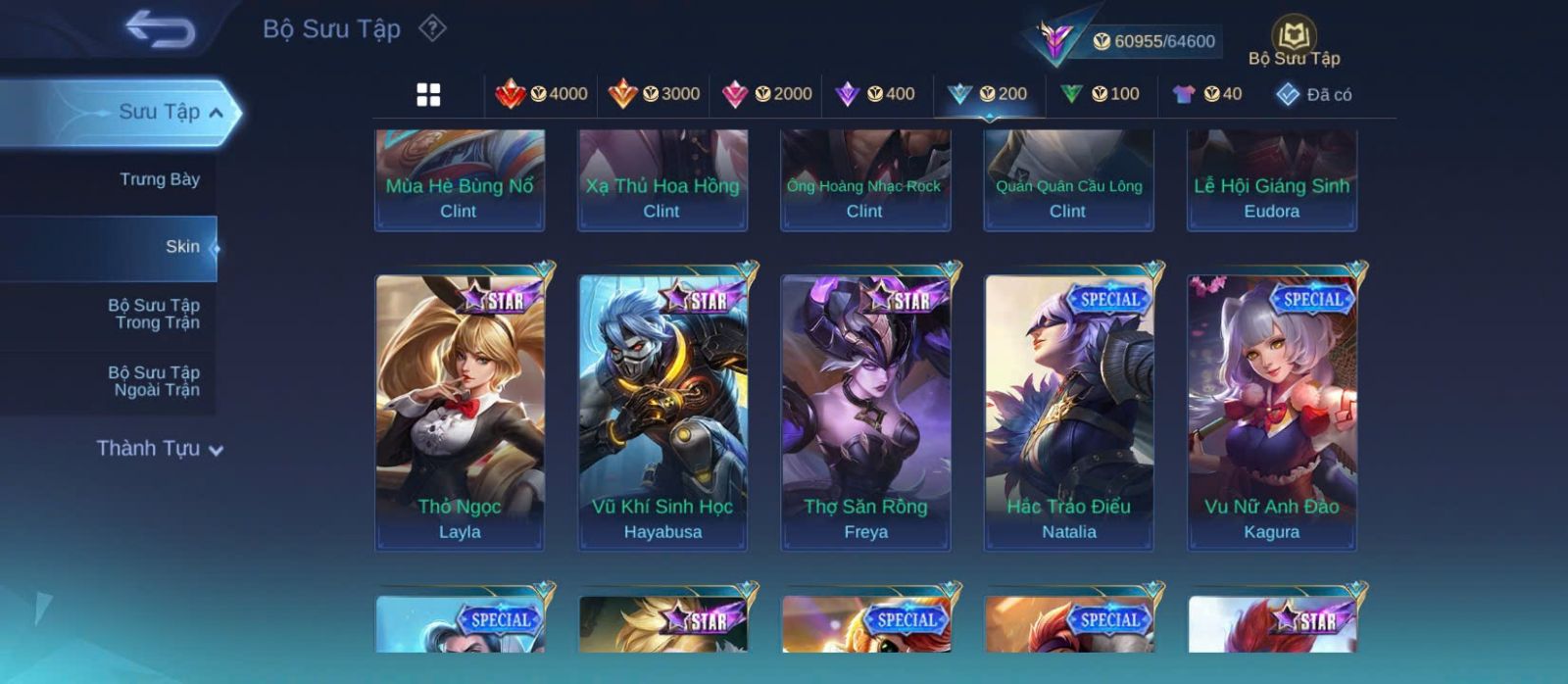Switch to the 4000 points filter
Viewport: 1568px width, 684px height.
tap(542, 94)
